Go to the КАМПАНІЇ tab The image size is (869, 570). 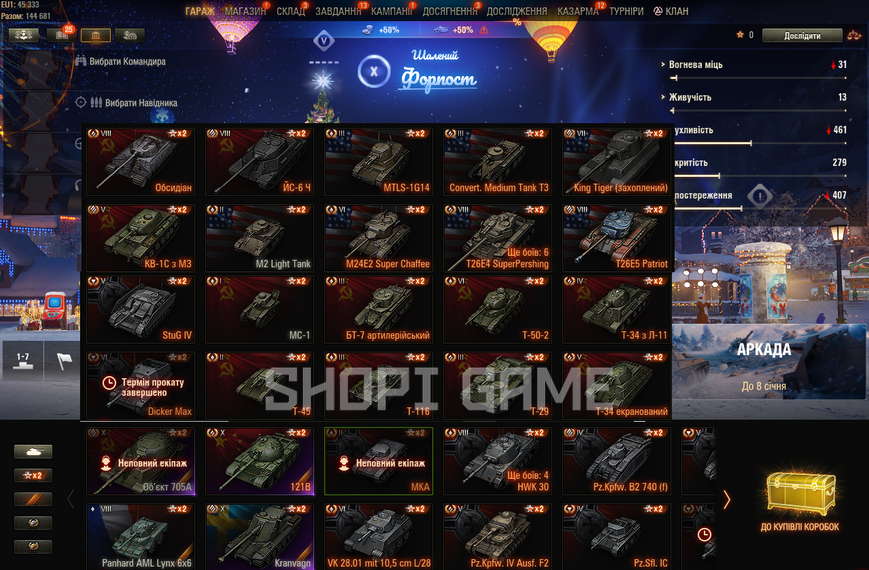point(392,11)
